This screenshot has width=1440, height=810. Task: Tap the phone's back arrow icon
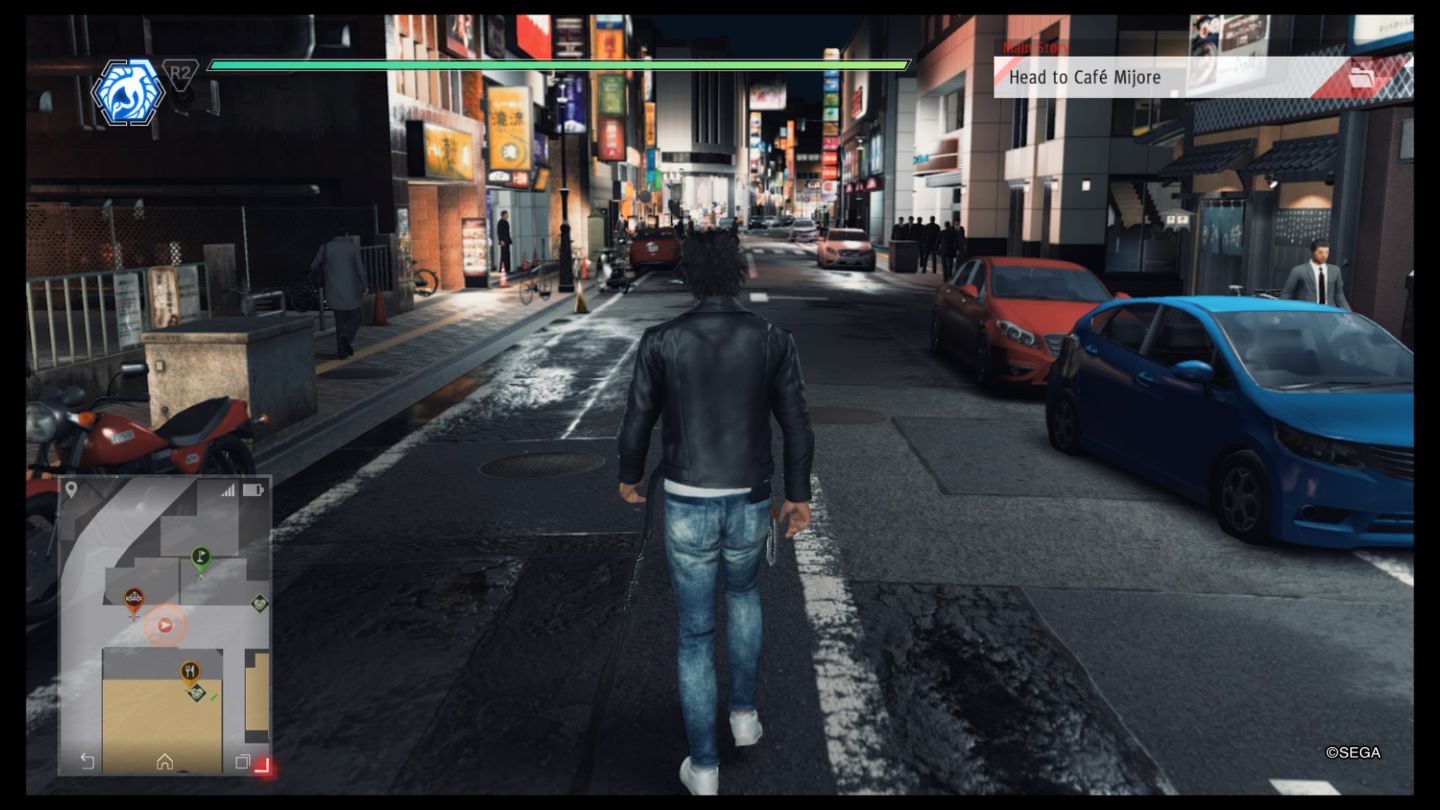(87, 761)
